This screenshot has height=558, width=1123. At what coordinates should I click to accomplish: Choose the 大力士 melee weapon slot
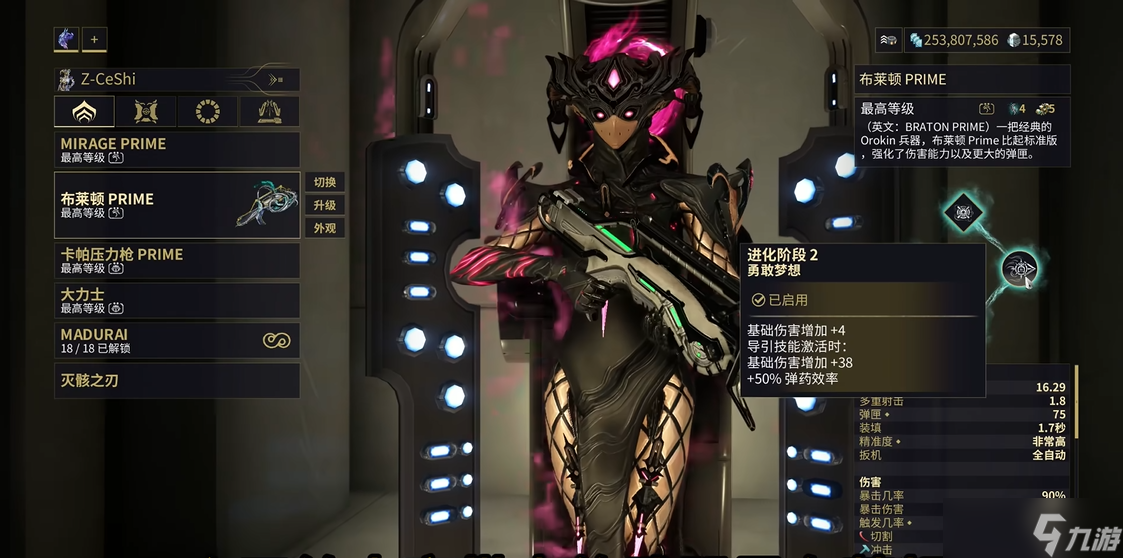pos(176,300)
